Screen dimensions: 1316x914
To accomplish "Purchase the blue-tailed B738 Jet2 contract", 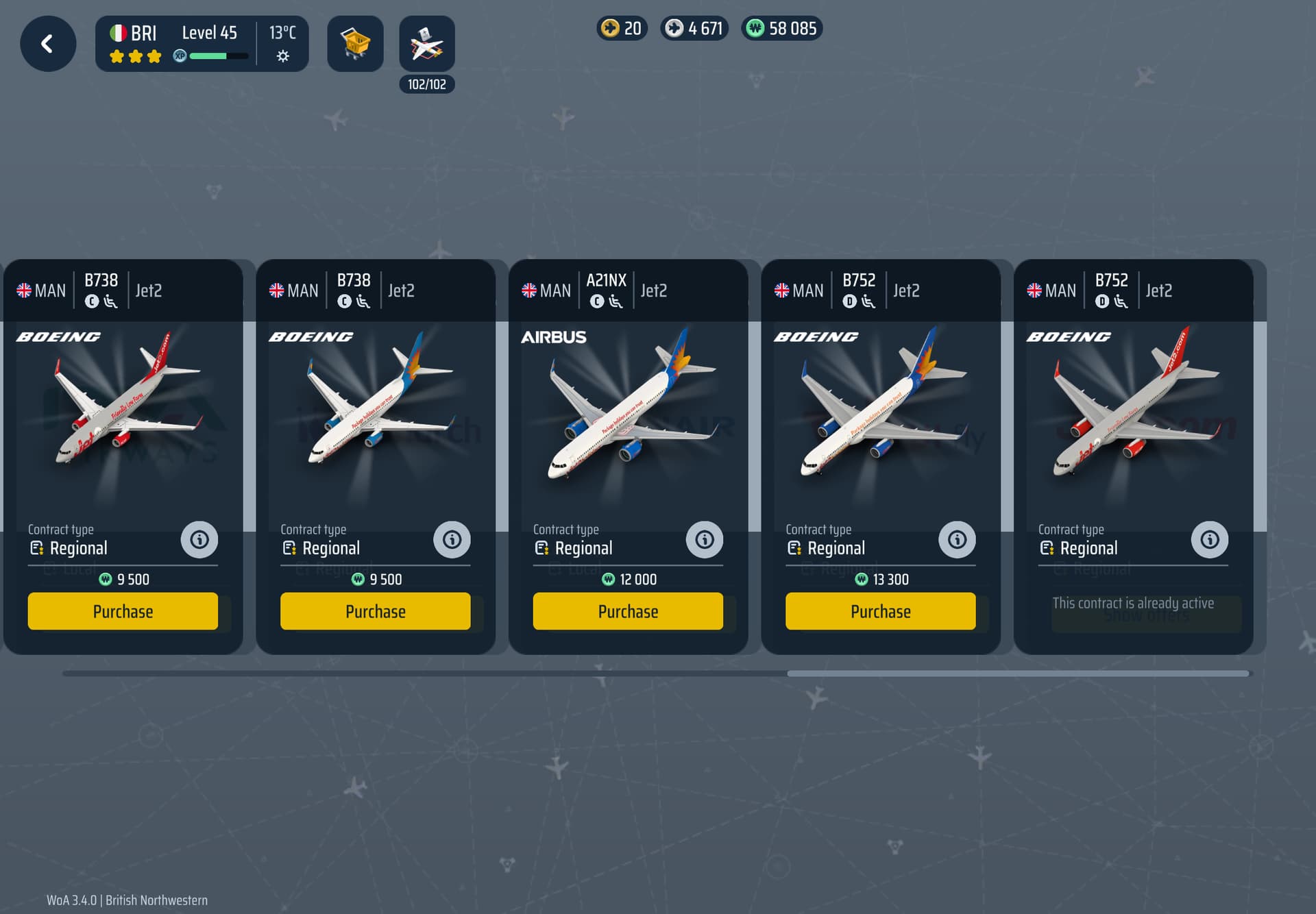I will pyautogui.click(x=375, y=611).
